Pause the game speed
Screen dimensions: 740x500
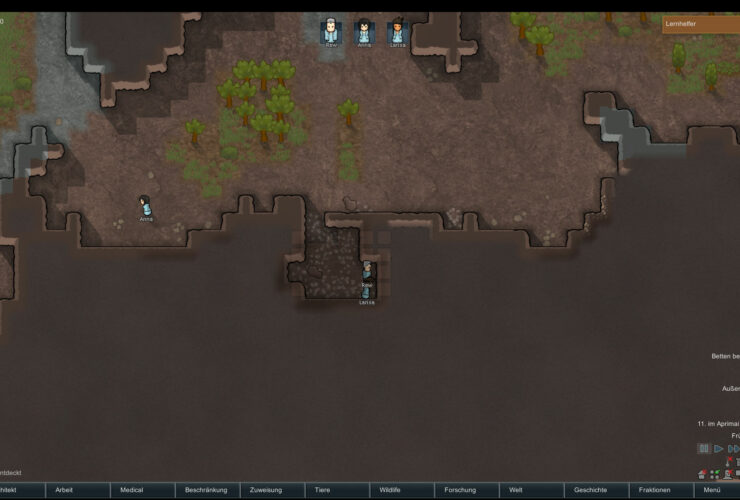click(x=704, y=449)
